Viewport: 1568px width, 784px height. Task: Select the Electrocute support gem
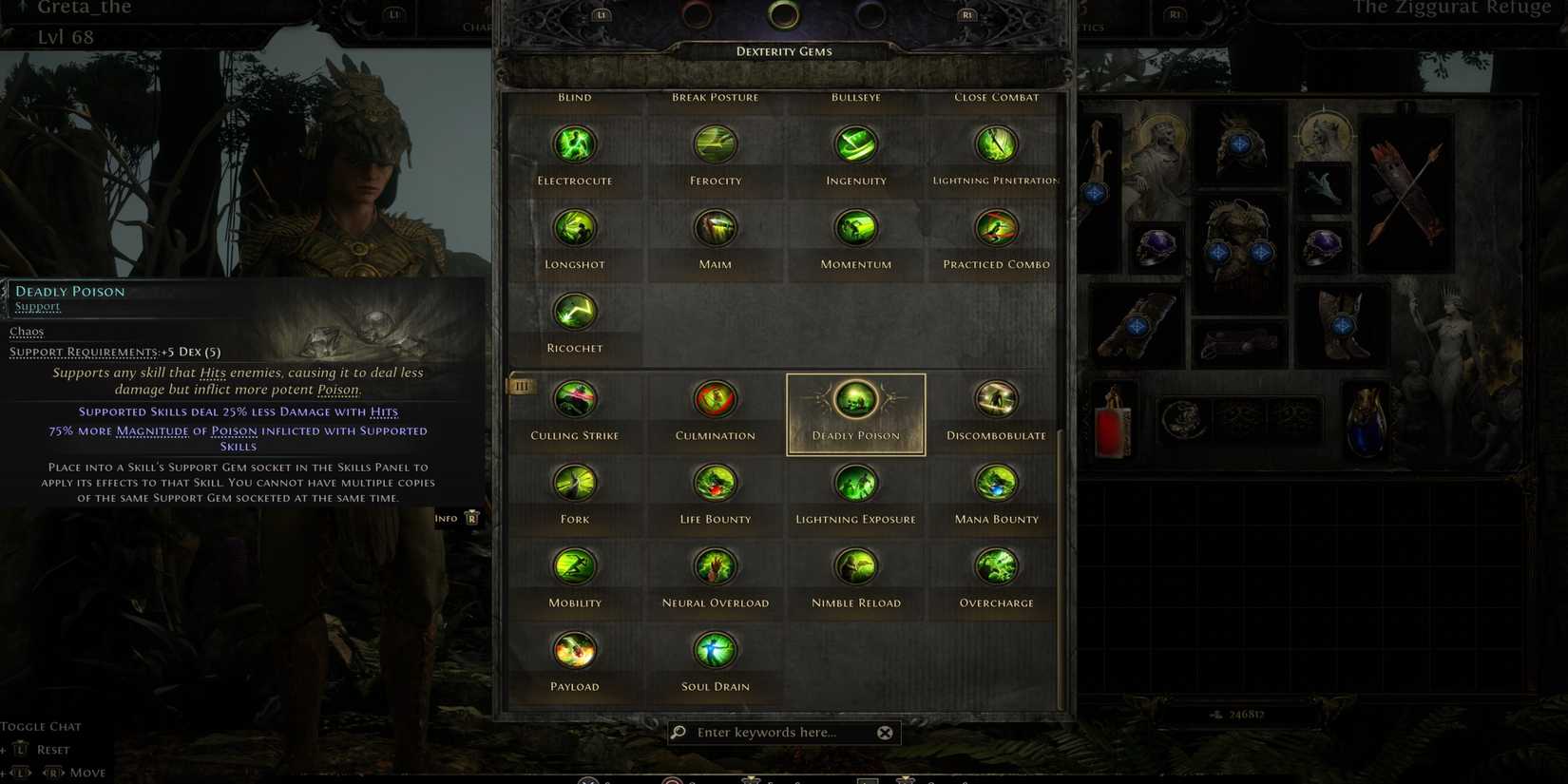click(x=575, y=143)
